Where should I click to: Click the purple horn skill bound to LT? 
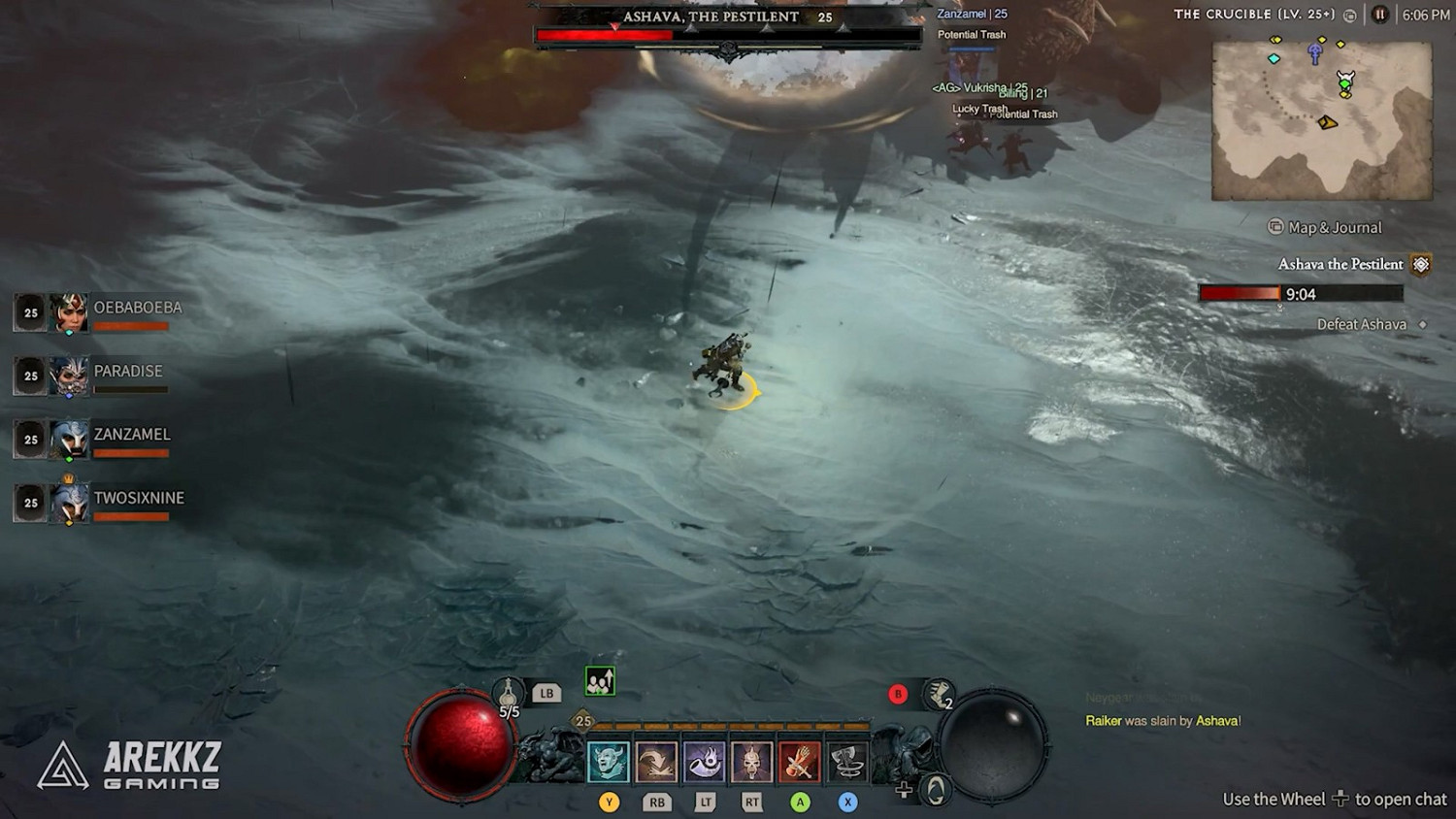[705, 762]
